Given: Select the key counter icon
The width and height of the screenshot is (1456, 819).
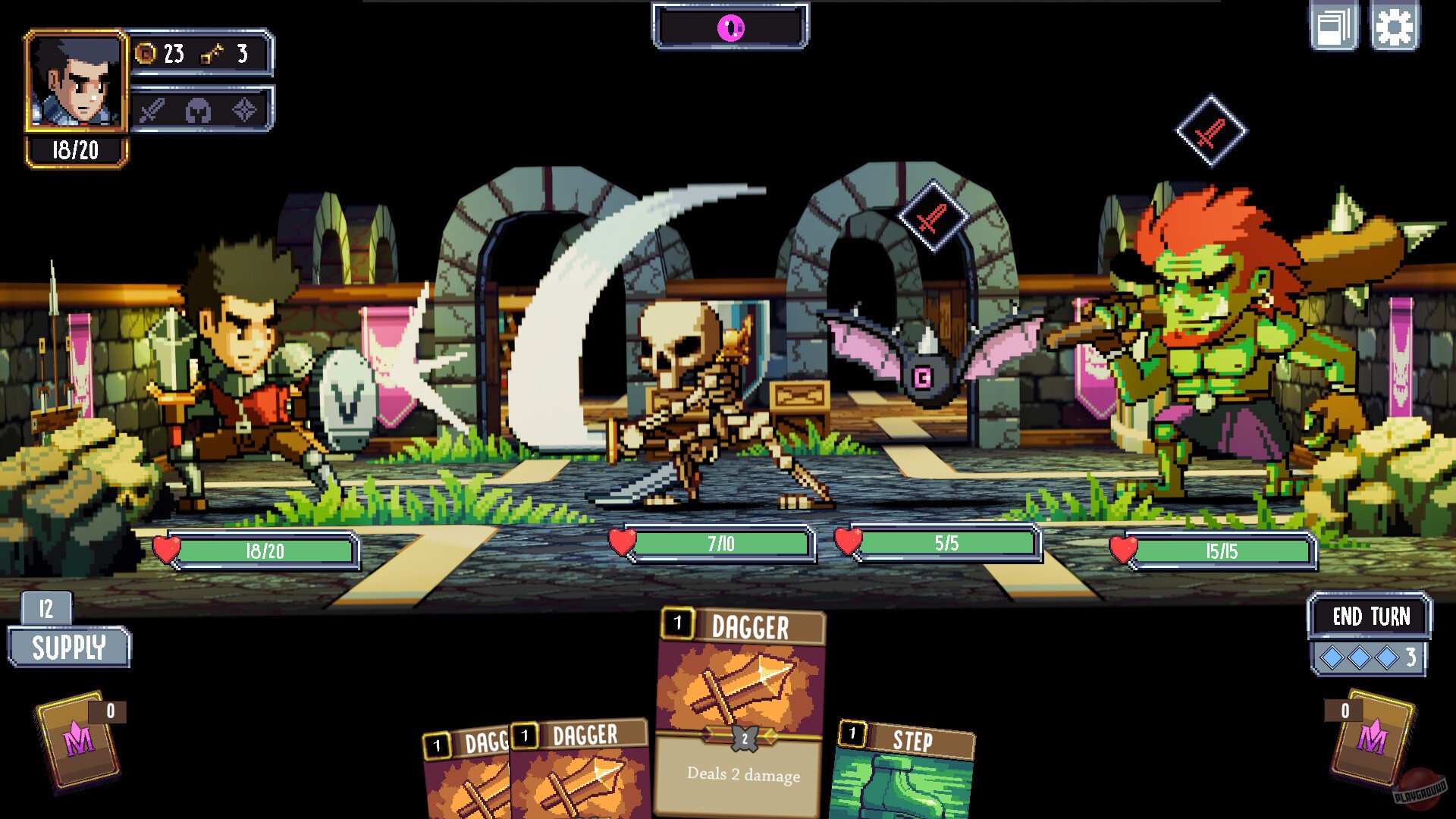Looking at the screenshot, I should (x=212, y=54).
